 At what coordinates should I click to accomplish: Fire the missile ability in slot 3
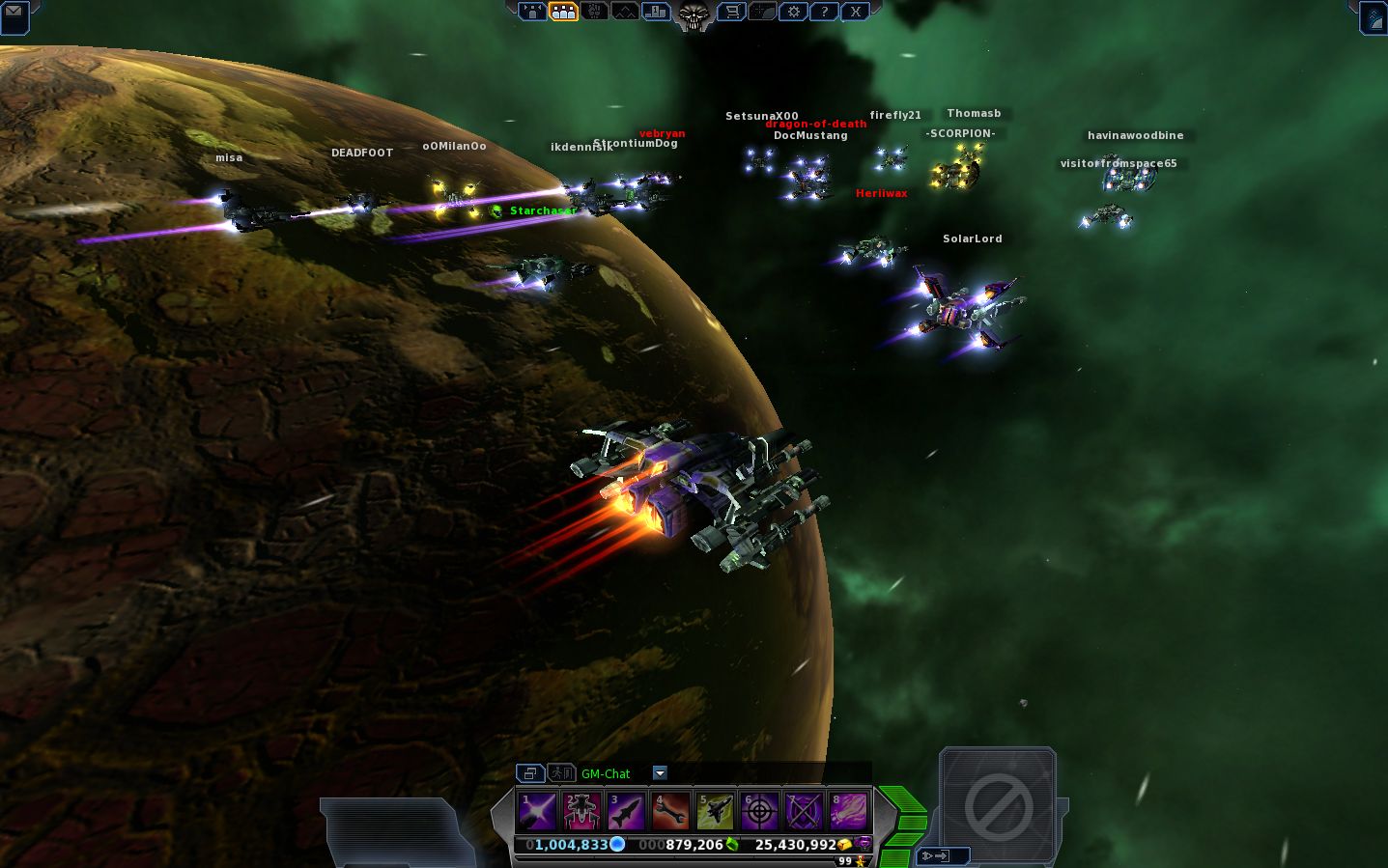626,811
